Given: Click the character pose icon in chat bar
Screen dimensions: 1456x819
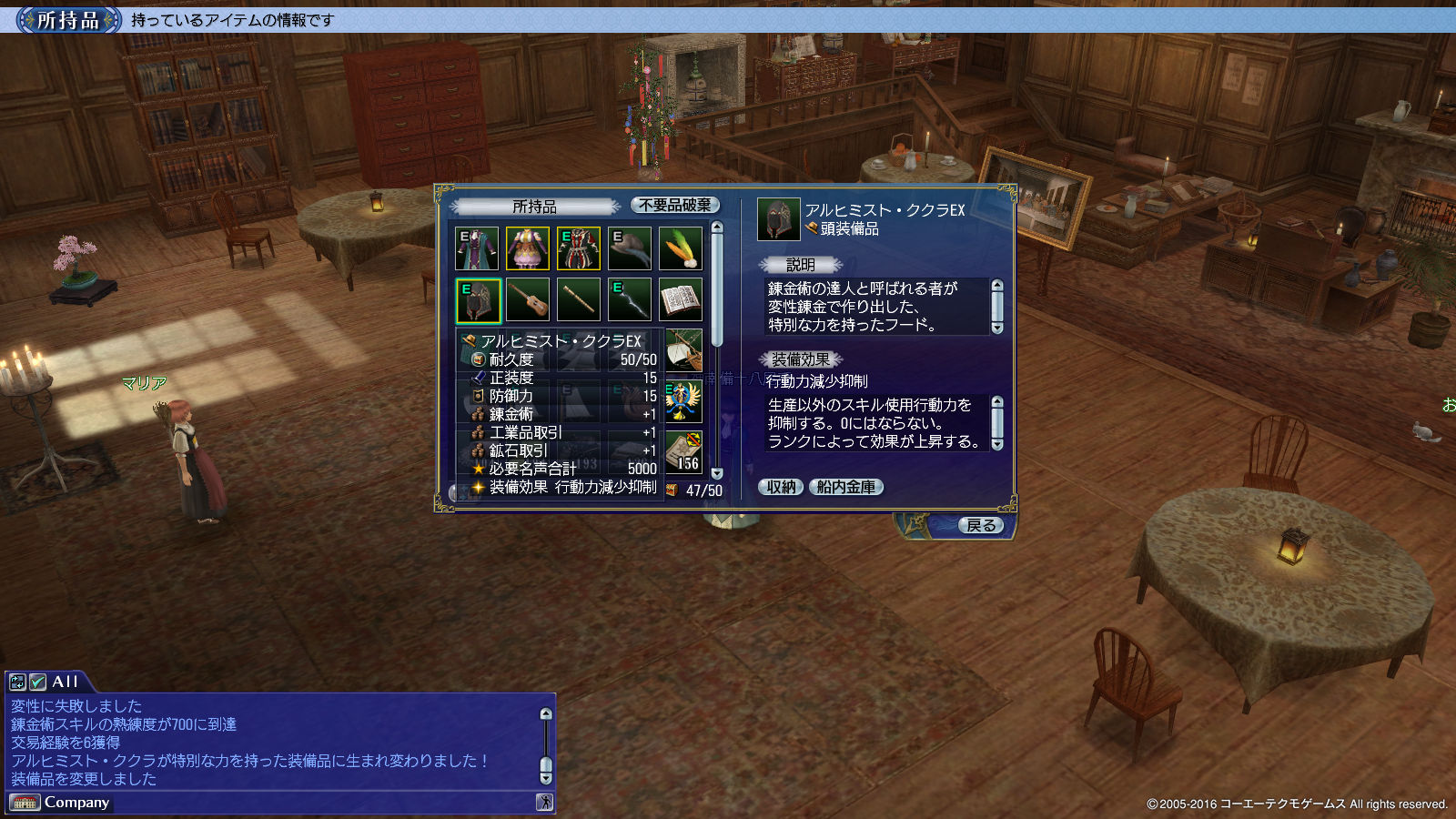Looking at the screenshot, I should point(544,802).
